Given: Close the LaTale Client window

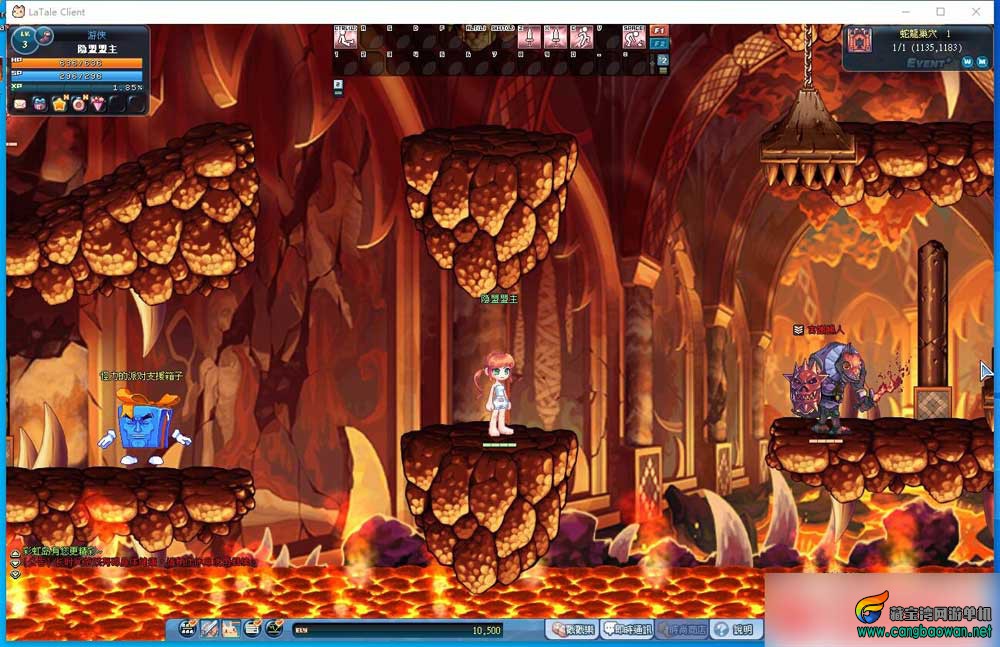Looking at the screenshot, I should pos(977,12).
